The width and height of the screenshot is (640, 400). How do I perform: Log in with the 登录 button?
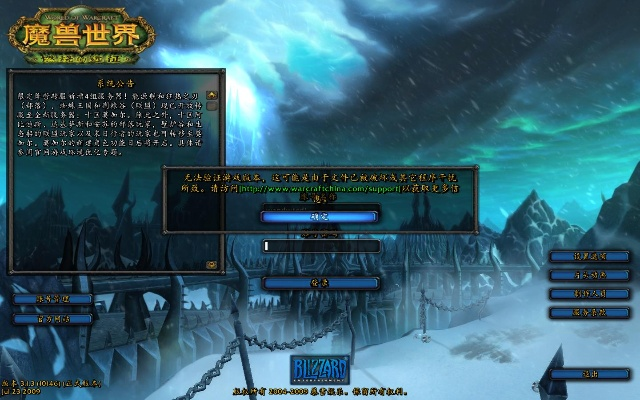coord(320,283)
